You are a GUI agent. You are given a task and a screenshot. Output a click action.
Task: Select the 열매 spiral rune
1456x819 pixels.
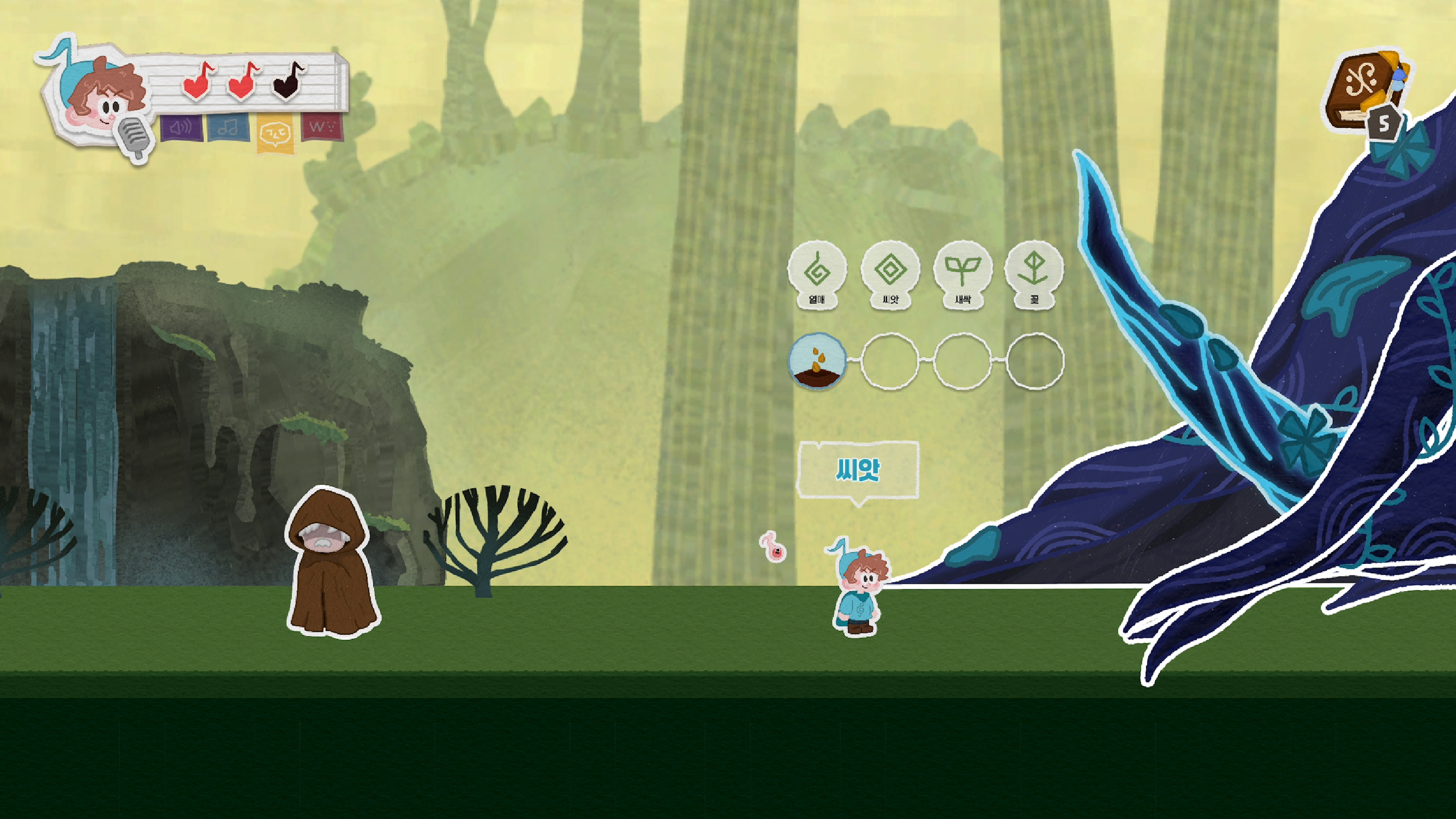(x=817, y=271)
